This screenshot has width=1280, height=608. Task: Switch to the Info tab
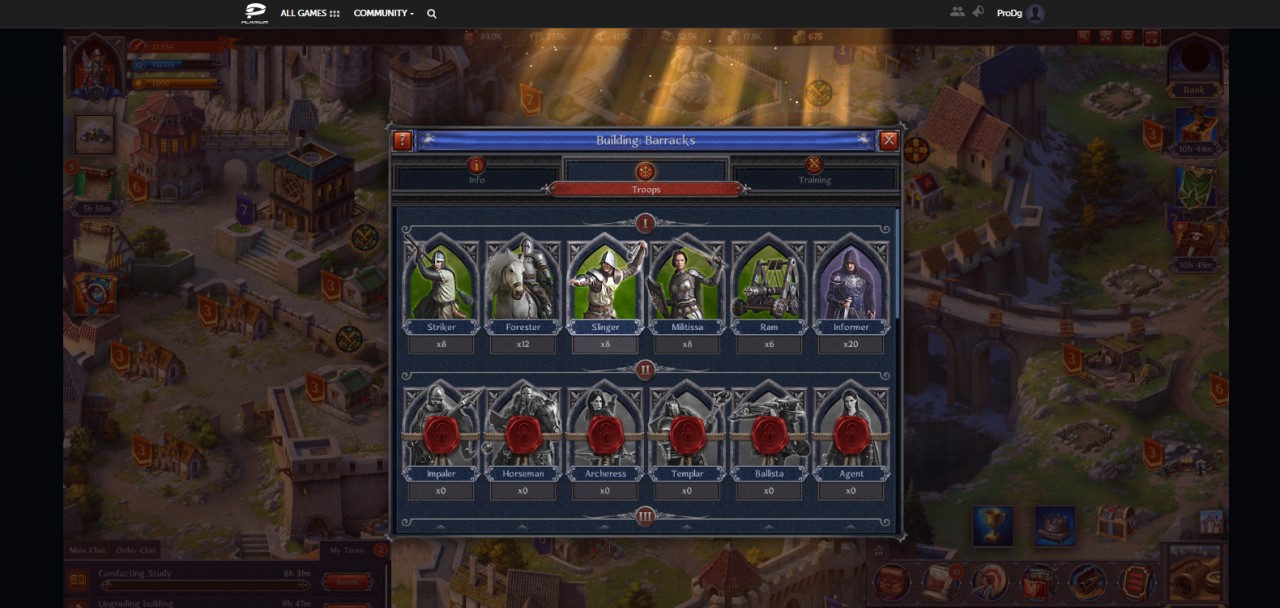[477, 172]
